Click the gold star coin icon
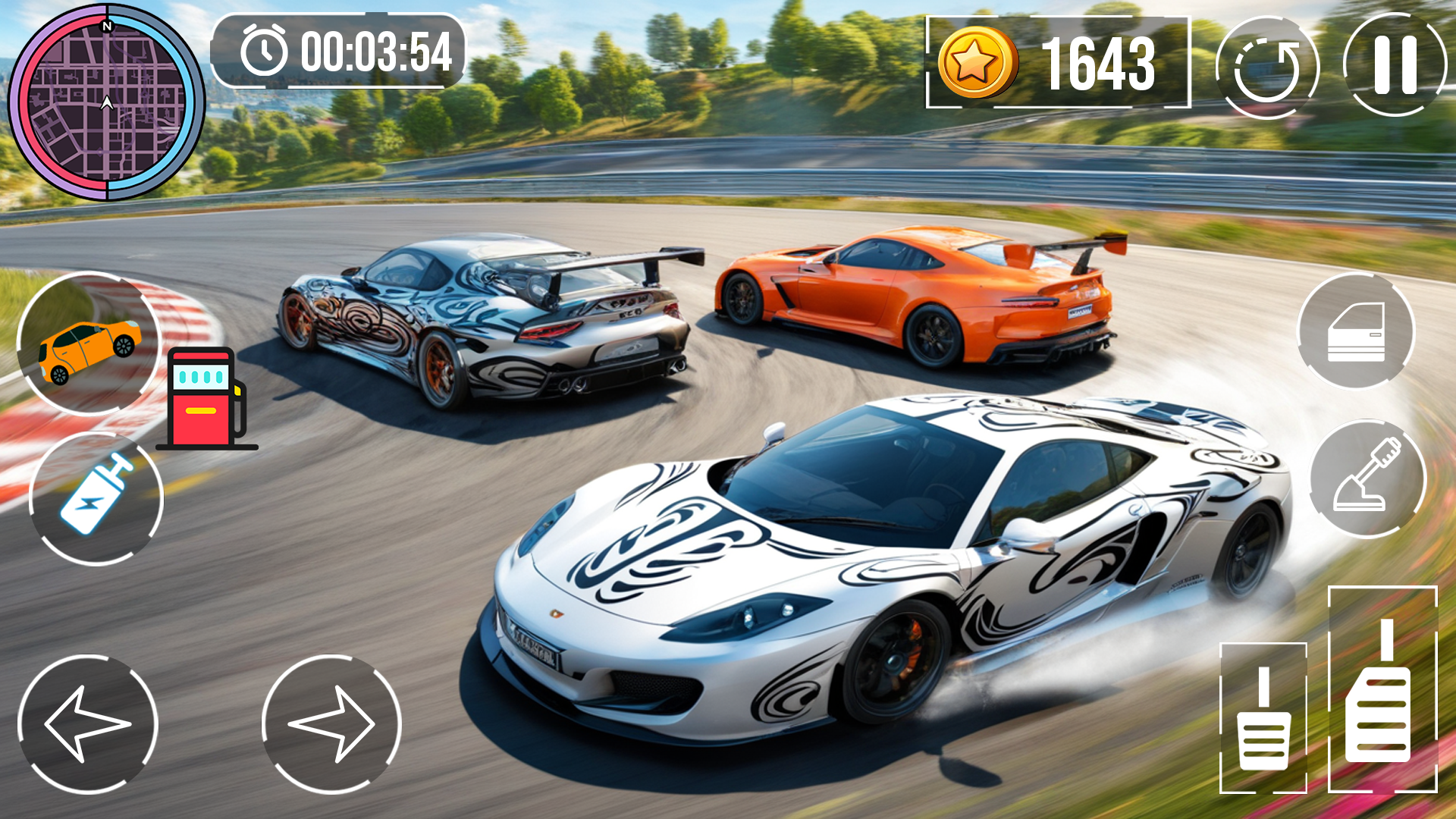The image size is (1456, 819). click(977, 63)
